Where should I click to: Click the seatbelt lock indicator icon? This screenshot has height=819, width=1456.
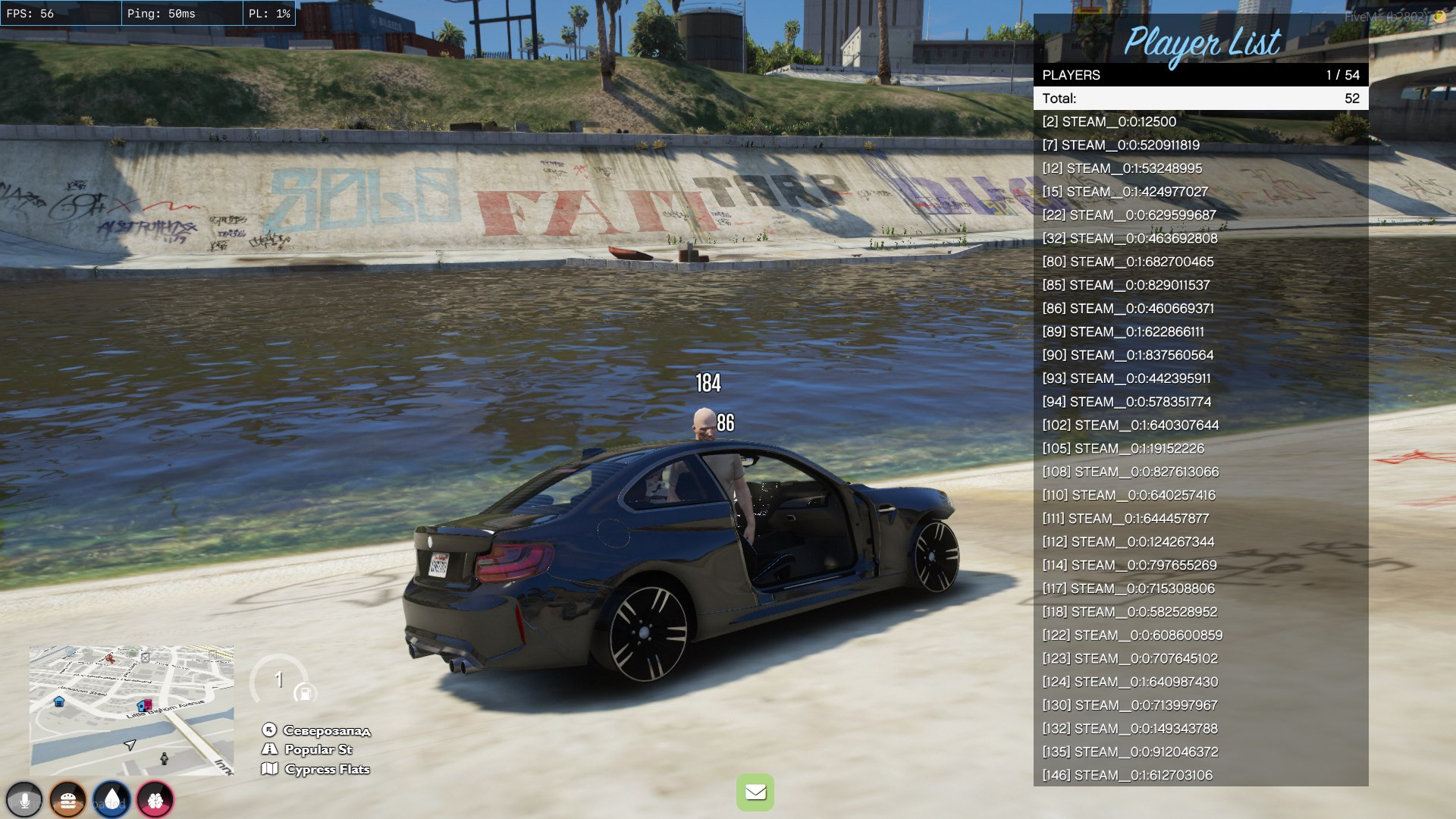tap(305, 693)
